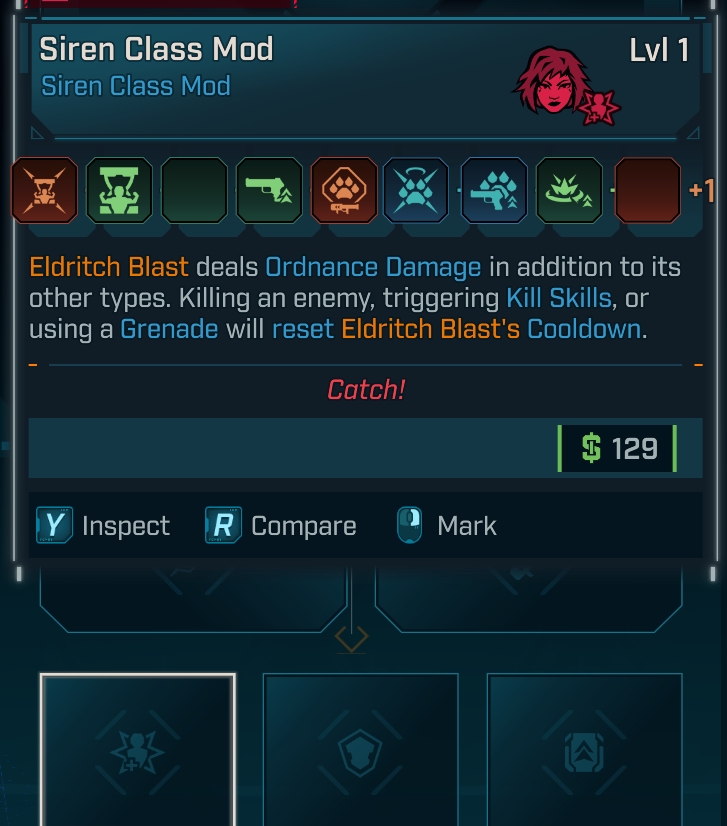Image resolution: width=727 pixels, height=826 pixels.
Task: Click the red-haired Siren portrait icon
Action: (553, 82)
